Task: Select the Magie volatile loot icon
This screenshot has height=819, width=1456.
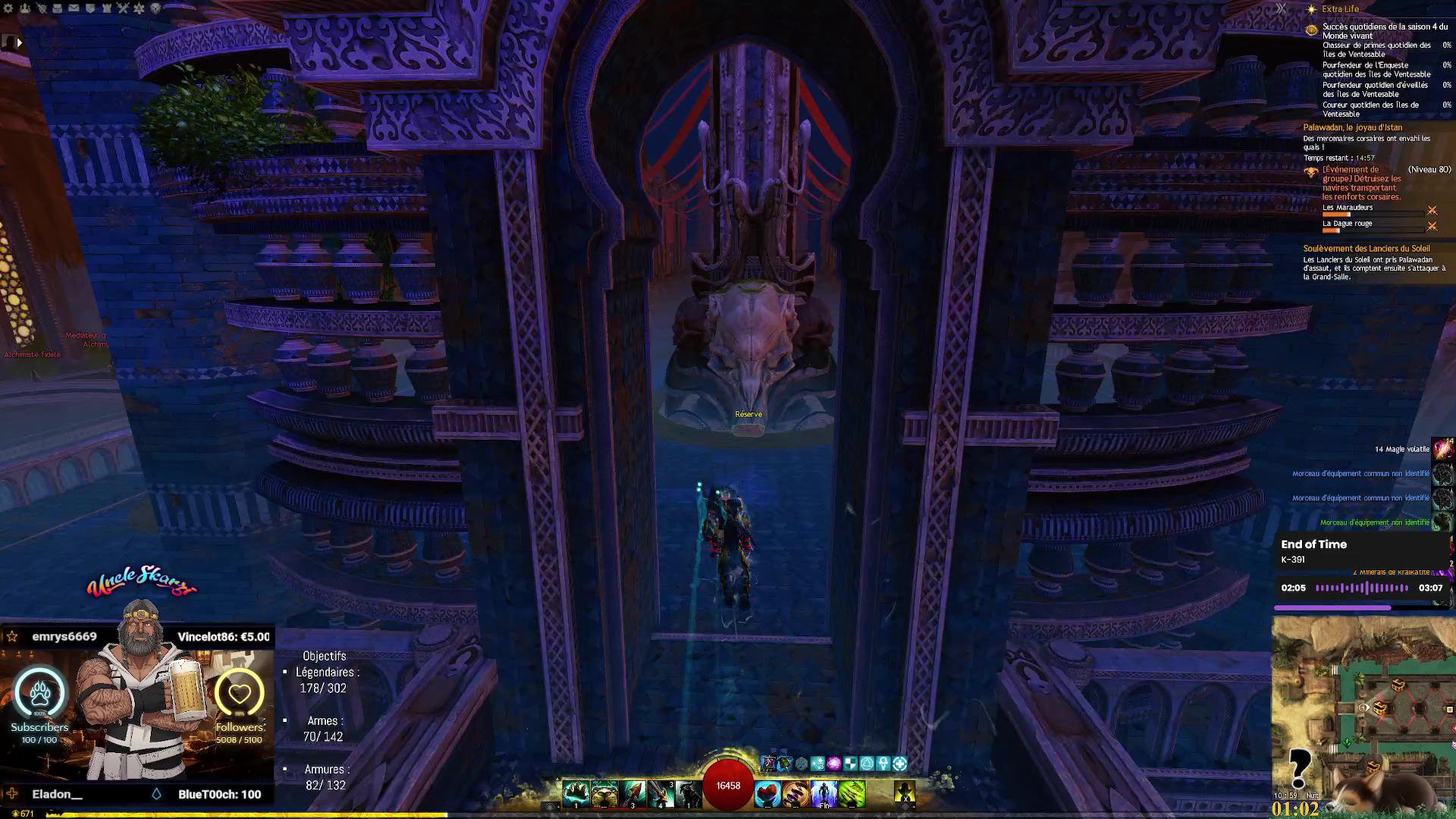Action: [x=1442, y=449]
